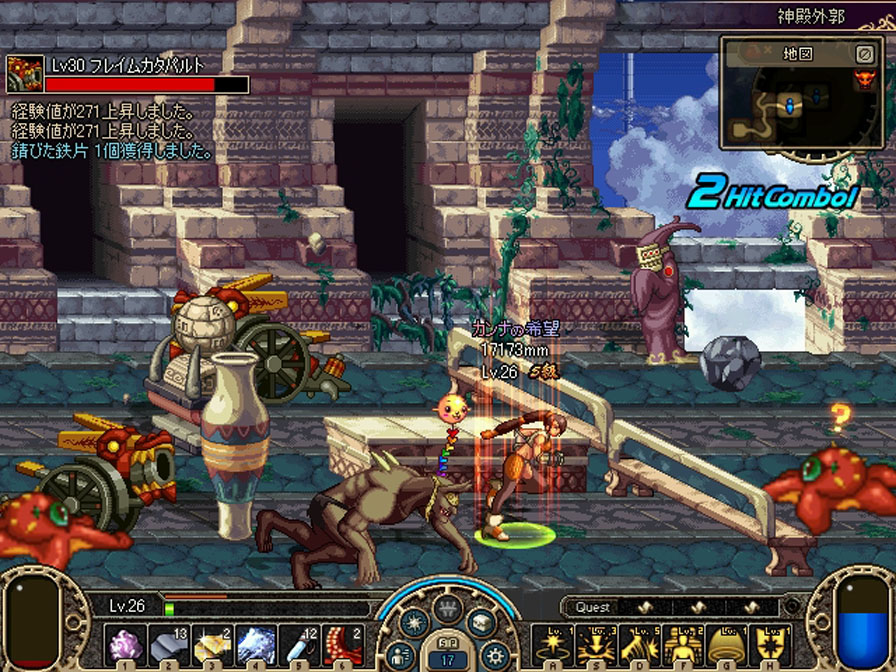Select the Lv30 target portrait icon
The width and height of the screenshot is (896, 672).
click(x=24, y=75)
